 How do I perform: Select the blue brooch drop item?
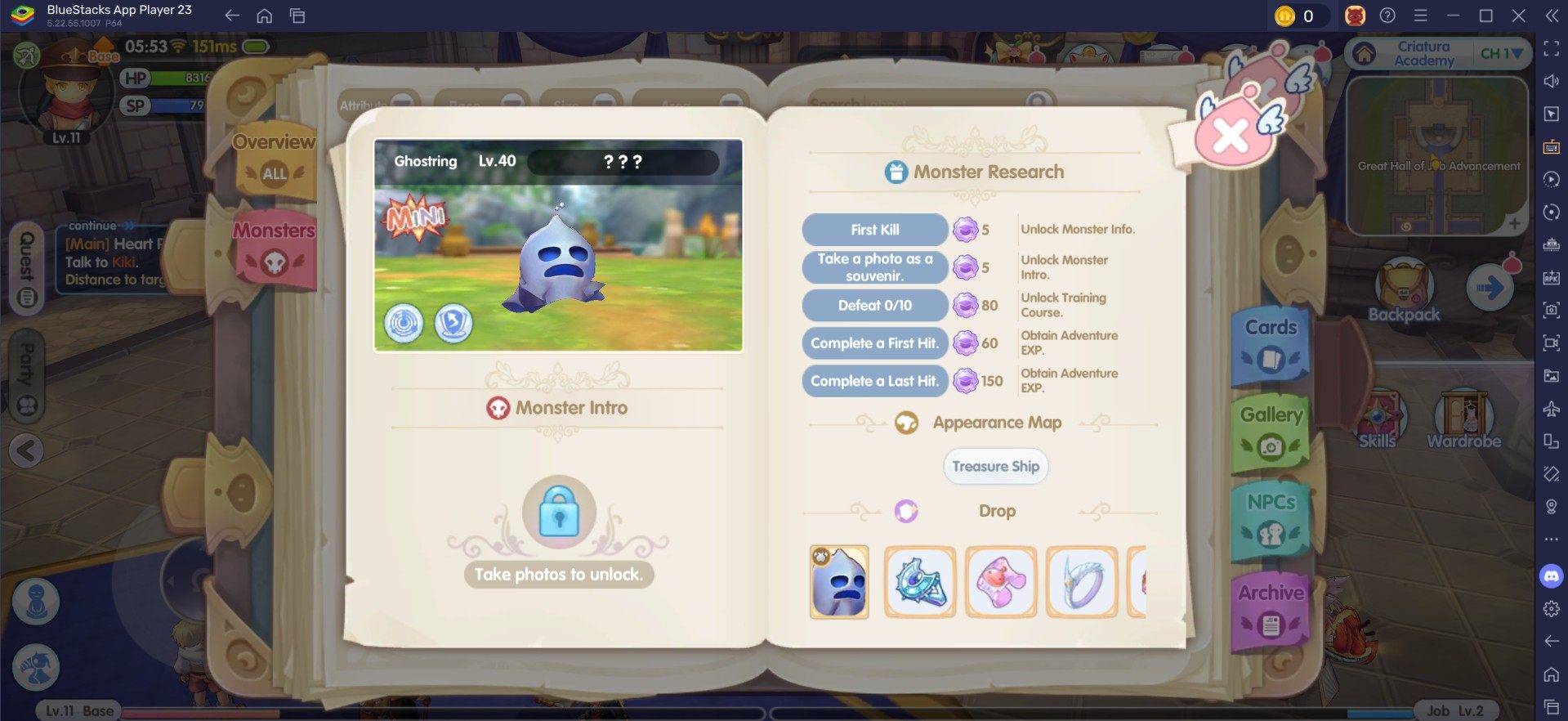tap(920, 582)
